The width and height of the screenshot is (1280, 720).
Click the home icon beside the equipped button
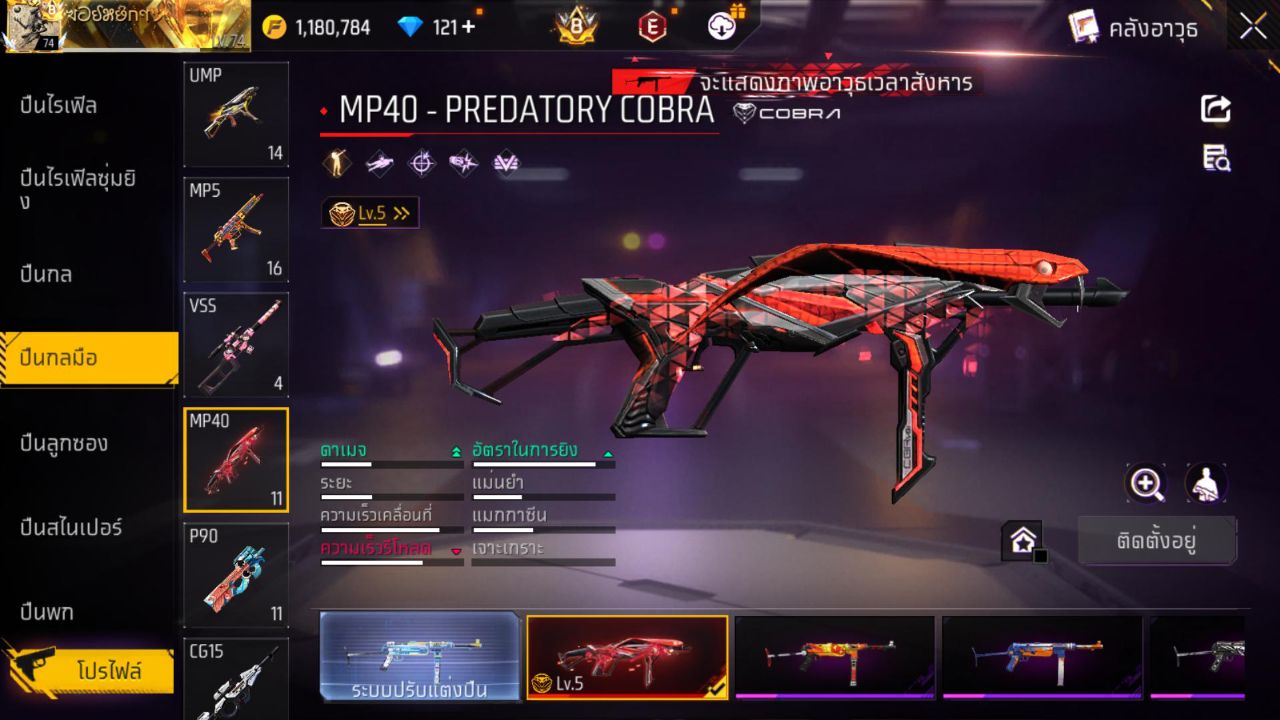[1023, 539]
